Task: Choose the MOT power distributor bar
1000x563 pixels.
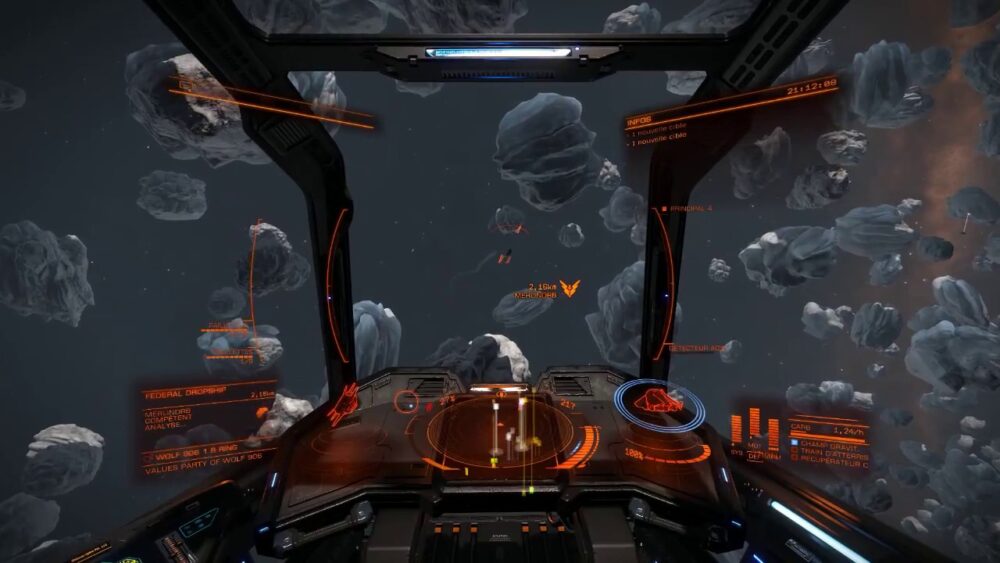Action: [755, 427]
